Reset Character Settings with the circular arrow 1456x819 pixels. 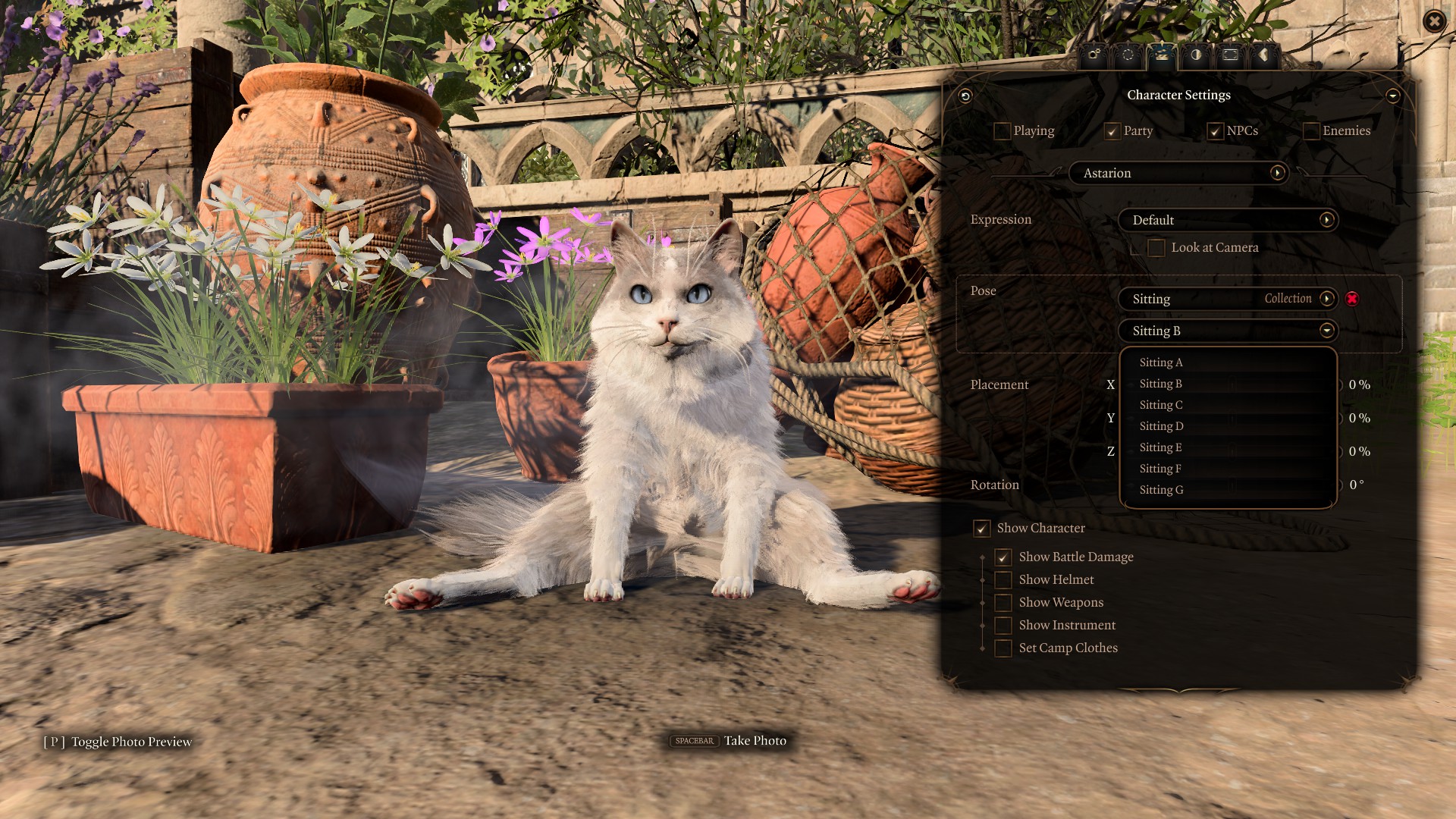pyautogui.click(x=965, y=96)
